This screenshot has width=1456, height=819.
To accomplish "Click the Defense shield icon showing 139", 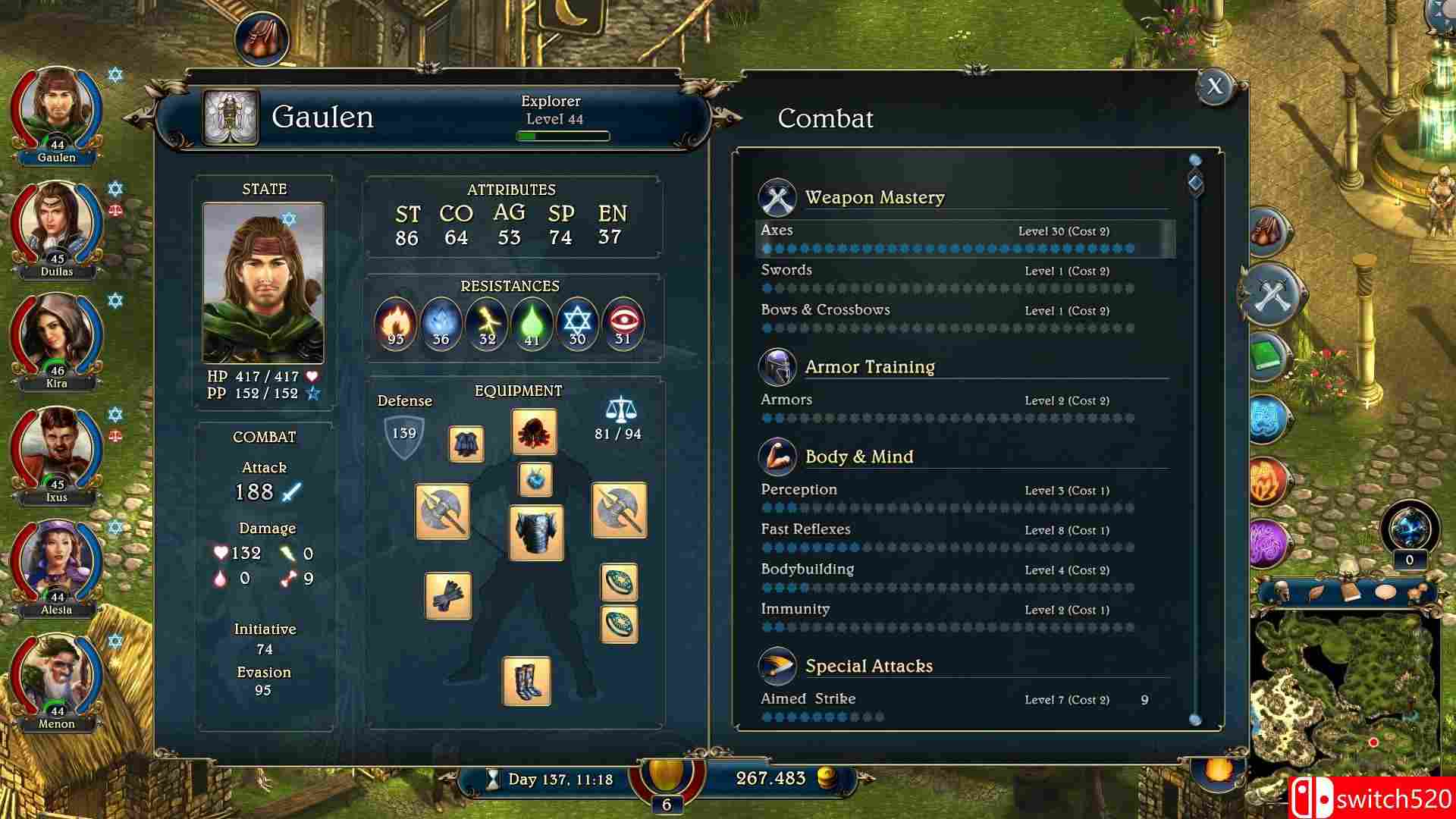I will (404, 434).
